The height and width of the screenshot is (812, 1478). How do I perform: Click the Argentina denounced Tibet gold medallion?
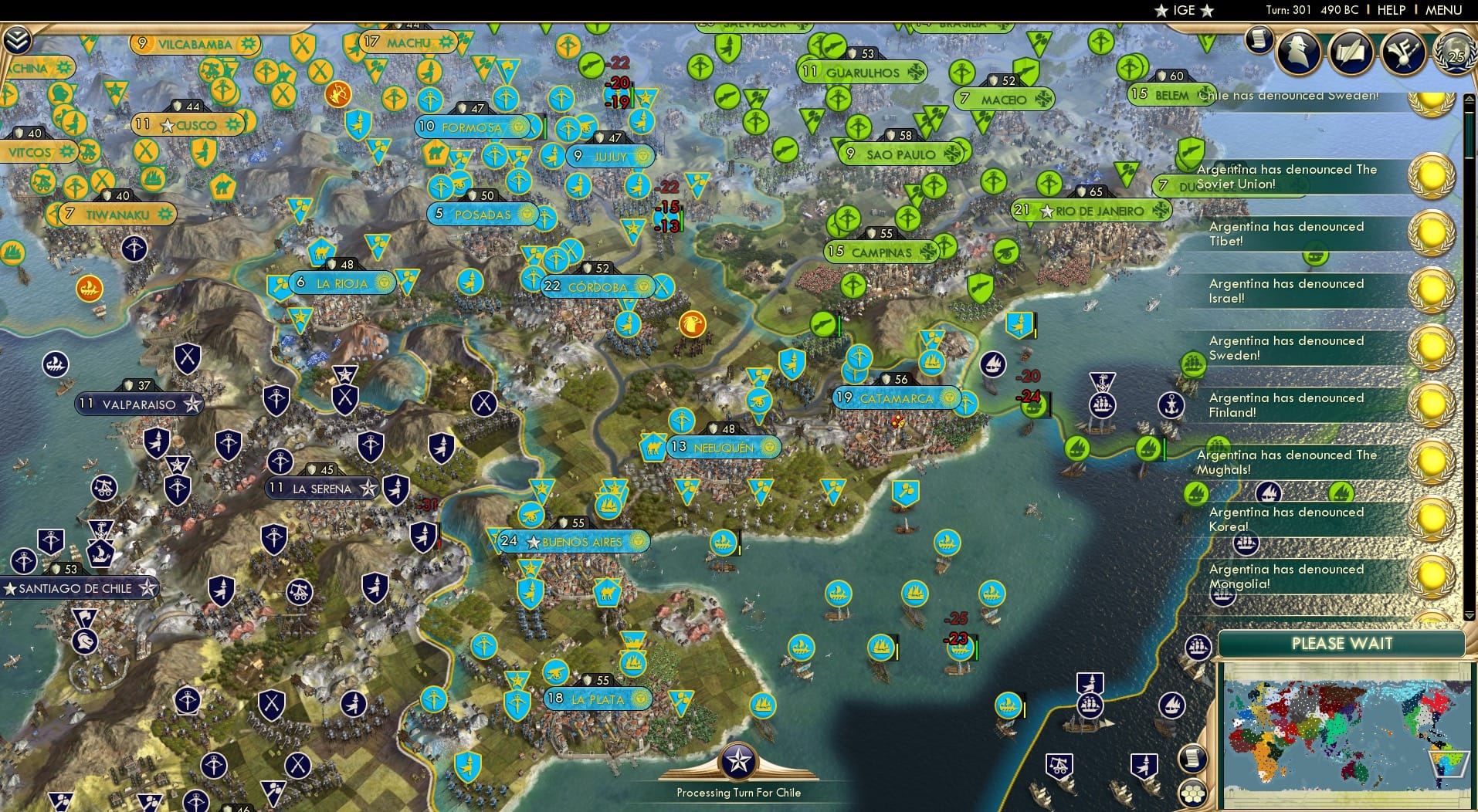click(x=1432, y=232)
